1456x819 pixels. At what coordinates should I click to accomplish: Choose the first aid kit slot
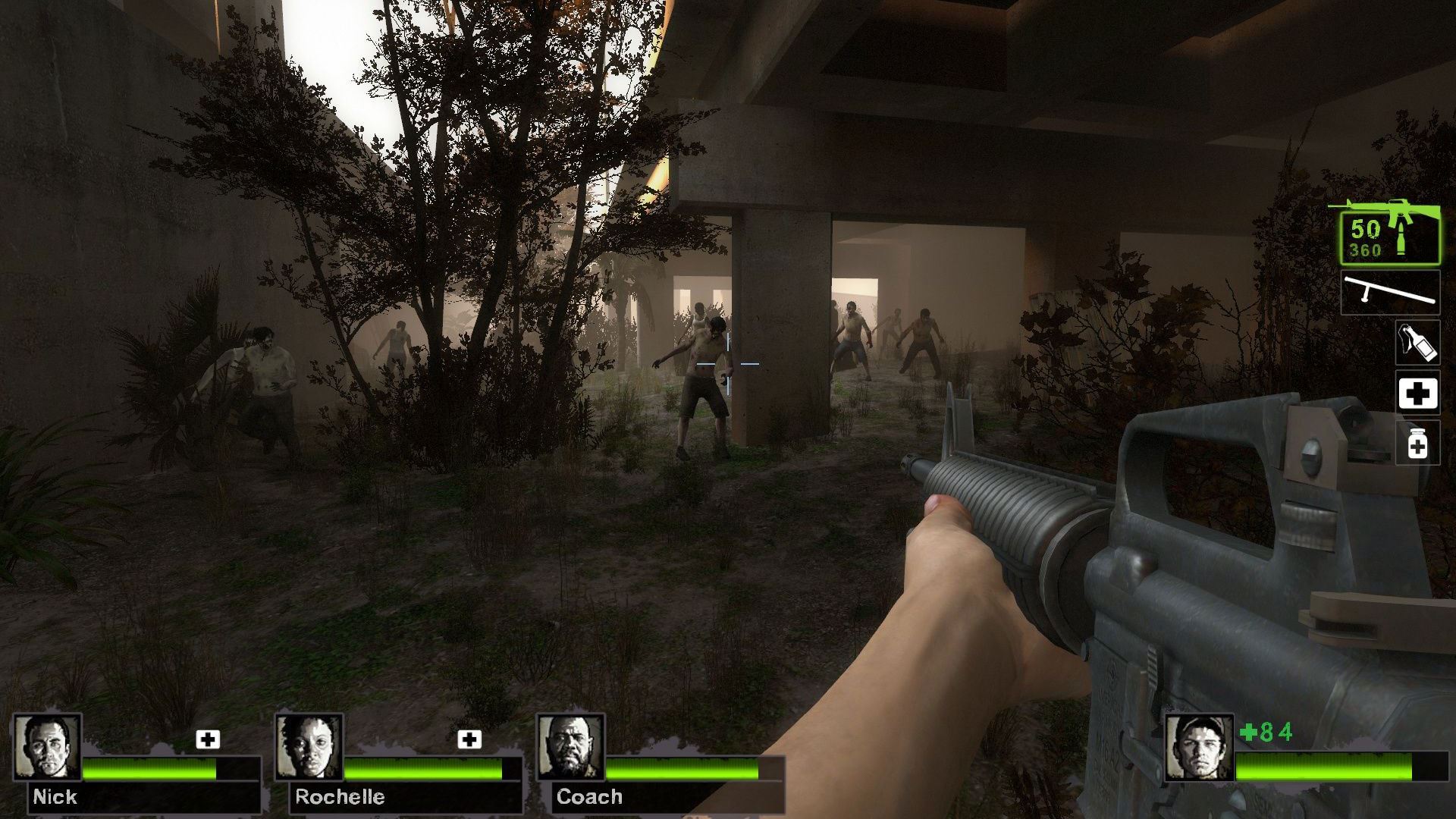pos(1417,393)
